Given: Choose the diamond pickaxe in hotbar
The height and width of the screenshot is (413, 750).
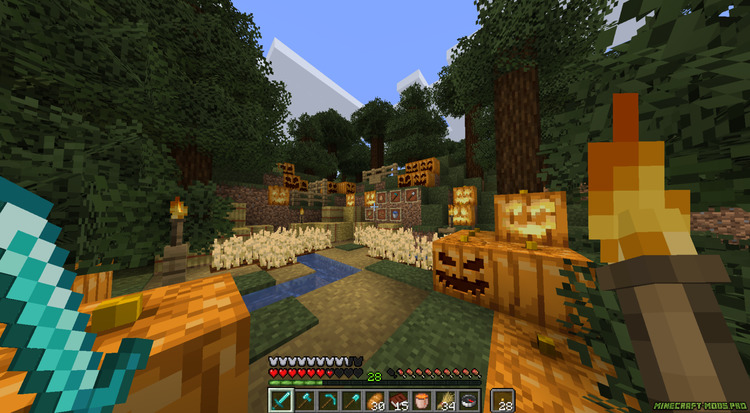Looking at the screenshot, I should tap(327, 400).
